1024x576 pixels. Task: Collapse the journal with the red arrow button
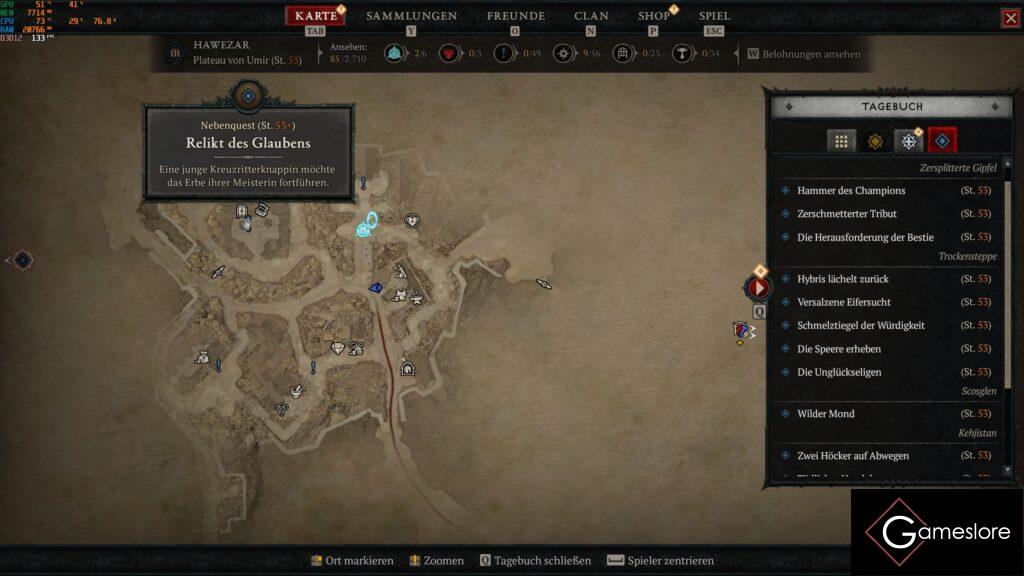tap(758, 288)
